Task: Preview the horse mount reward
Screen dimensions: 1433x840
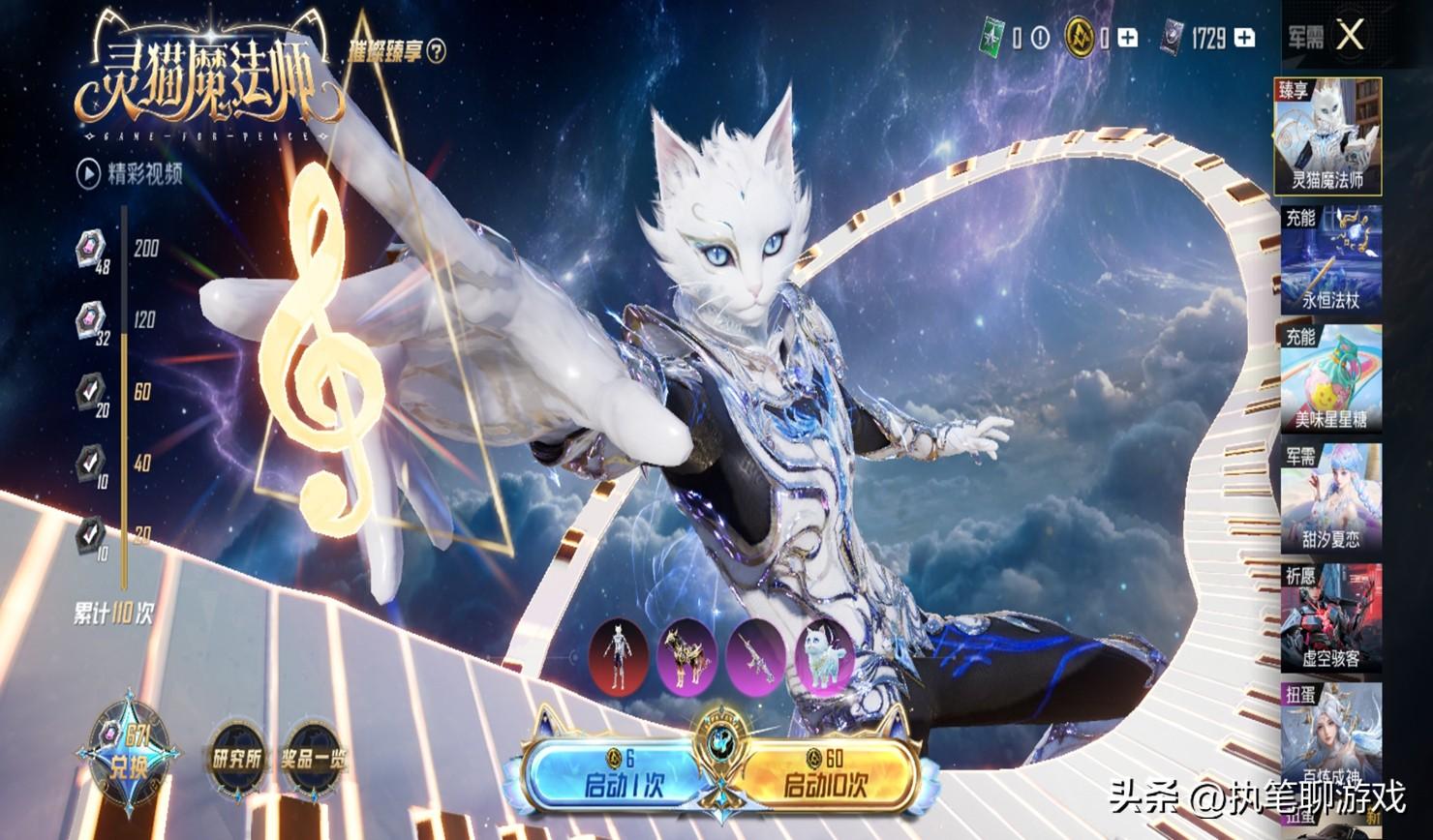Action: [687, 658]
